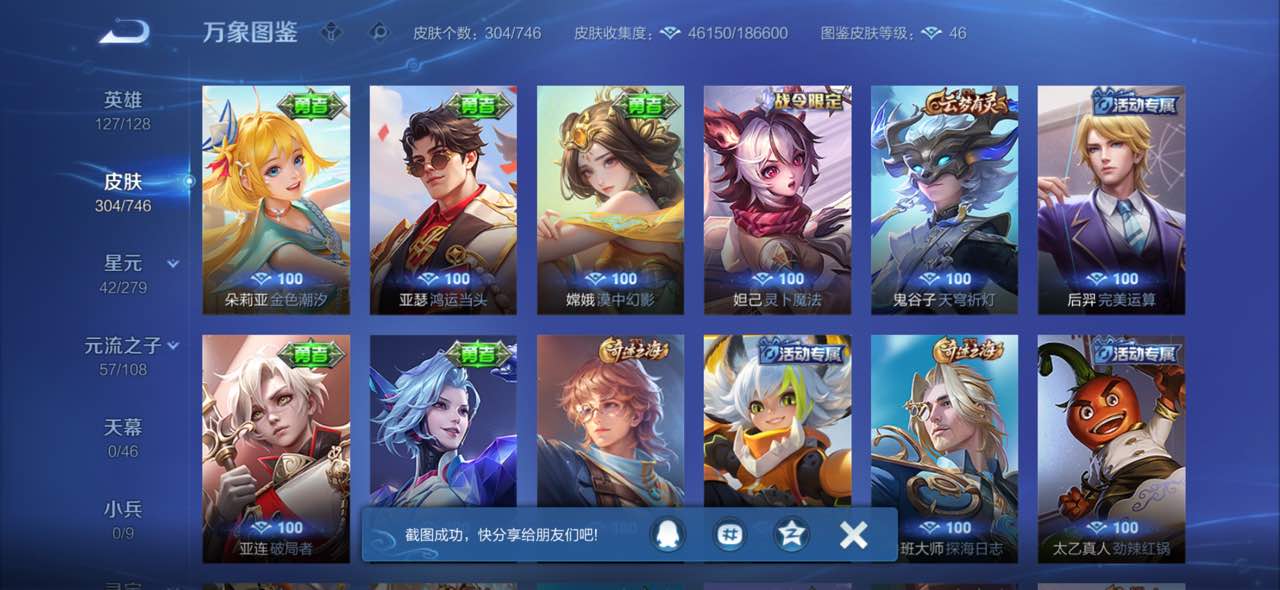This screenshot has height=590, width=1280.
Task: Select the 皮肤 skins tab
Action: click(x=123, y=191)
